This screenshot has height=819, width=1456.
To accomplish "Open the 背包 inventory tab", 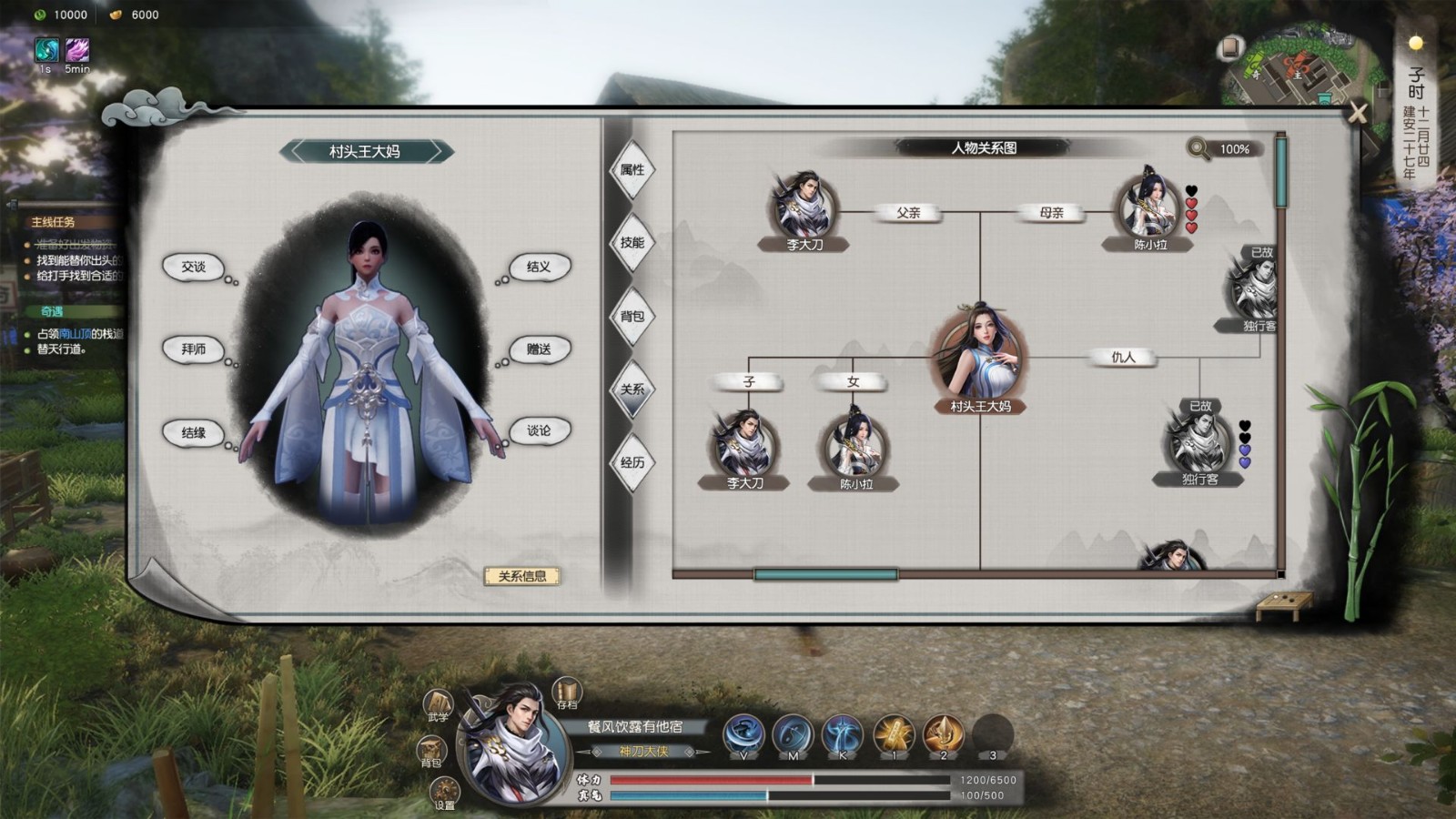I will pyautogui.click(x=632, y=317).
